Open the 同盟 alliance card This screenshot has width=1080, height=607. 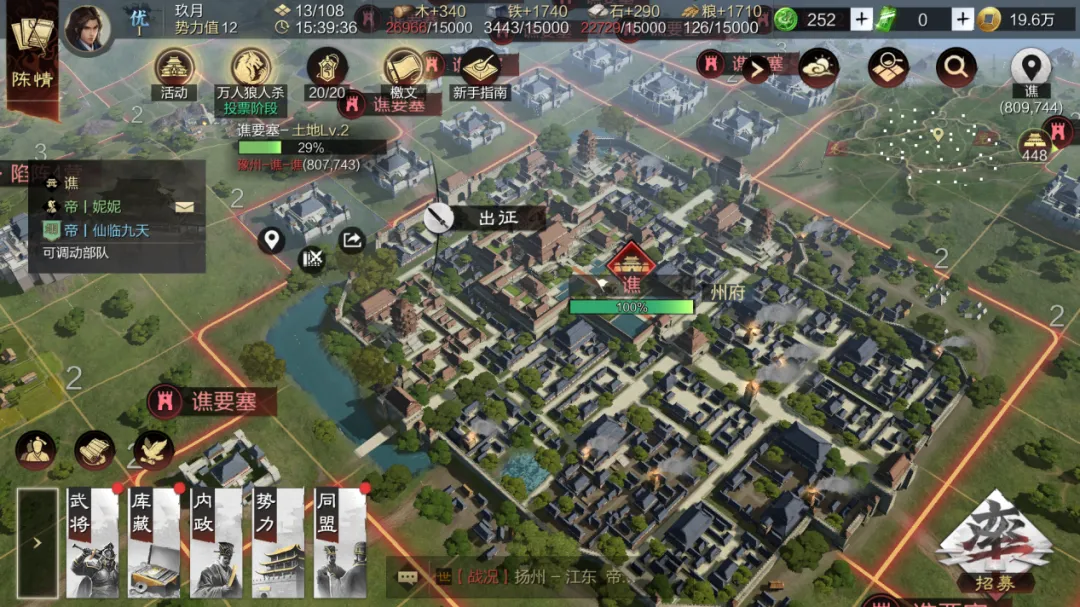pyautogui.click(x=340, y=543)
